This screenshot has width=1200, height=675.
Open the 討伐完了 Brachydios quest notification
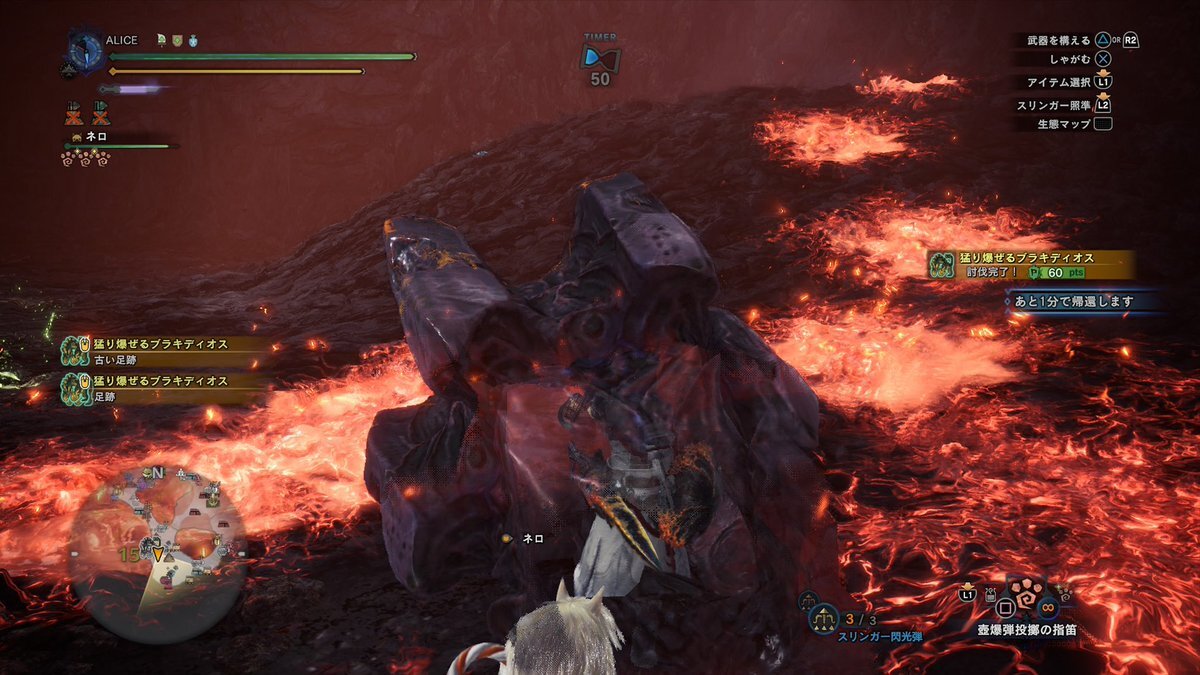(x=1031, y=264)
